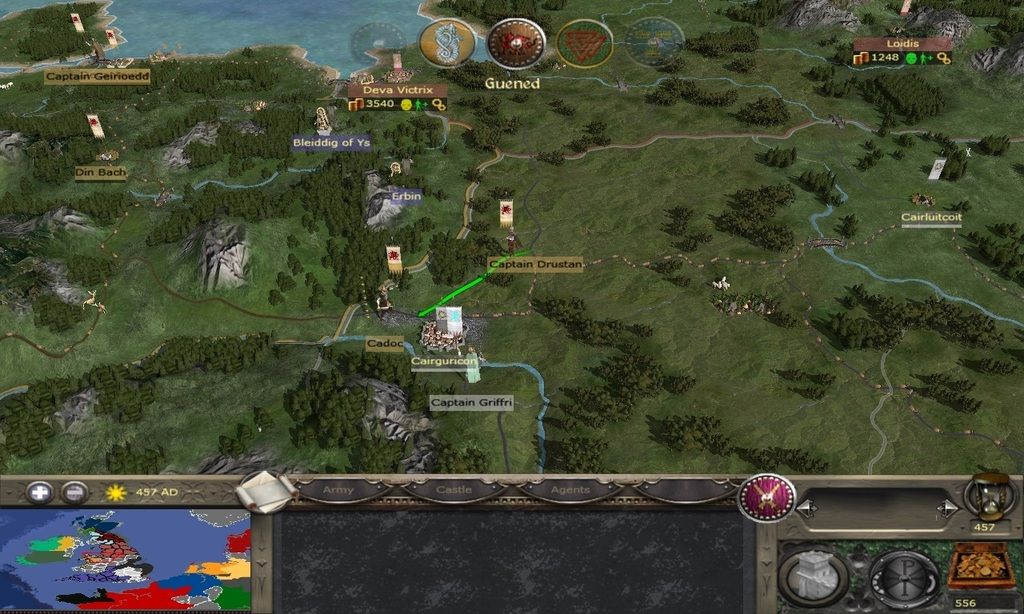Click on the Britain overview minimap

125,561
